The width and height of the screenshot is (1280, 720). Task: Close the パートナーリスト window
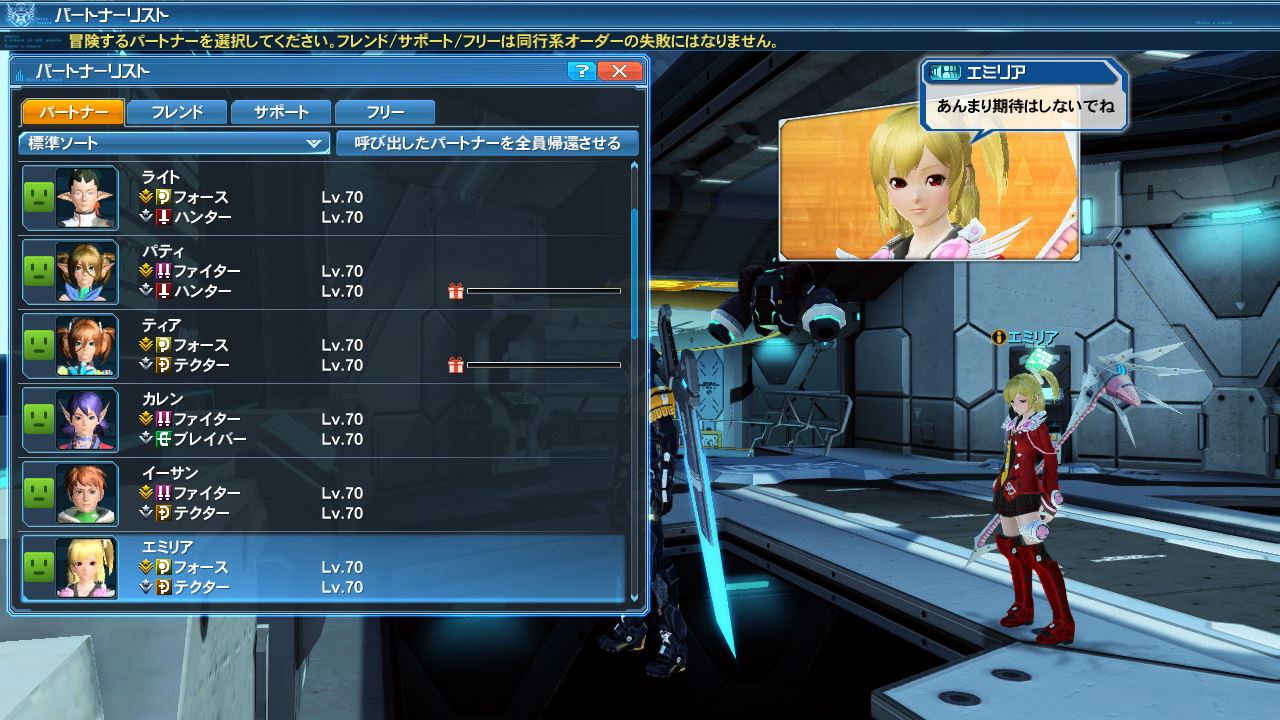coord(620,71)
